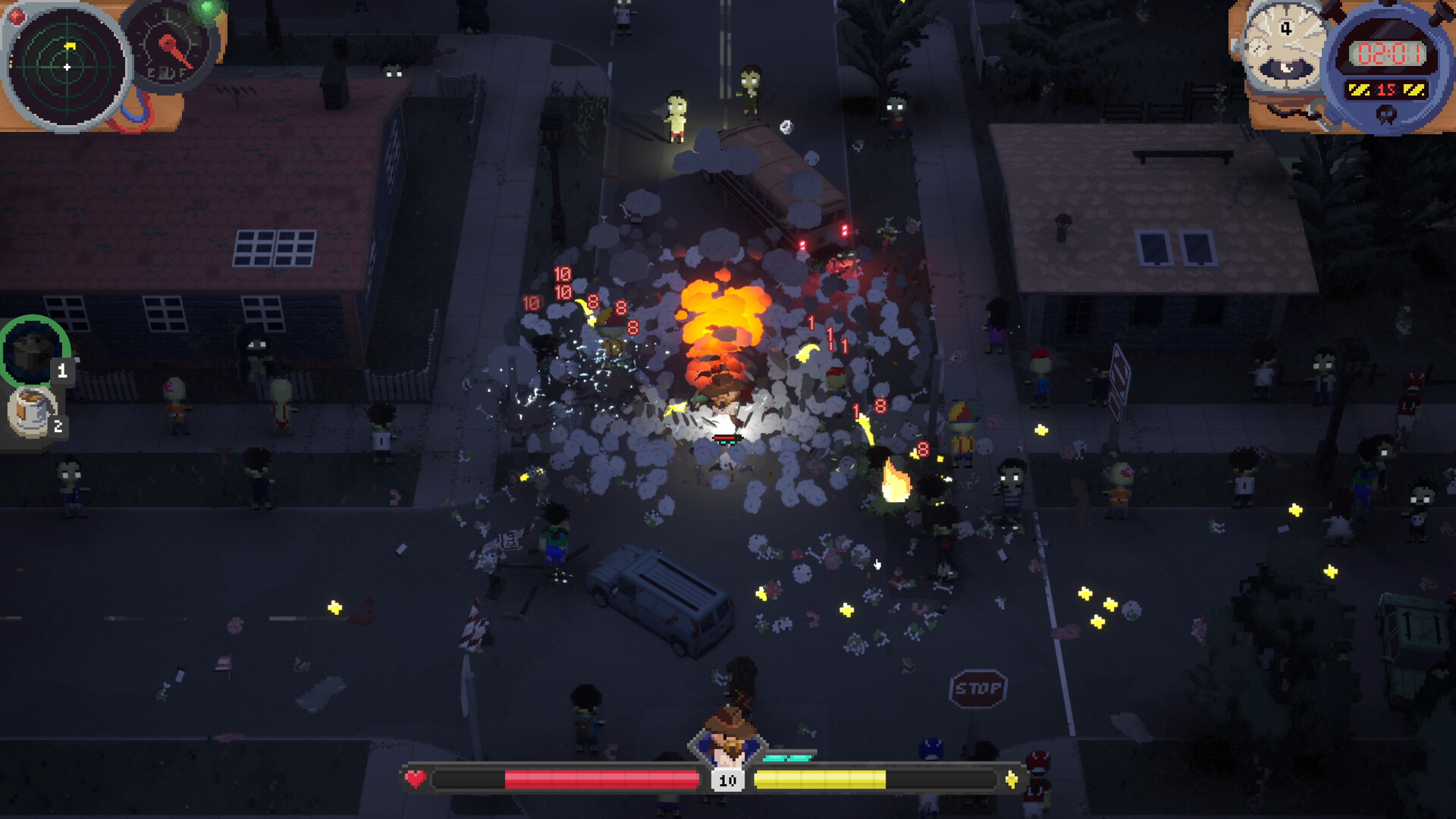
Task: Click the player marker in the radar center
Action: tap(67, 67)
